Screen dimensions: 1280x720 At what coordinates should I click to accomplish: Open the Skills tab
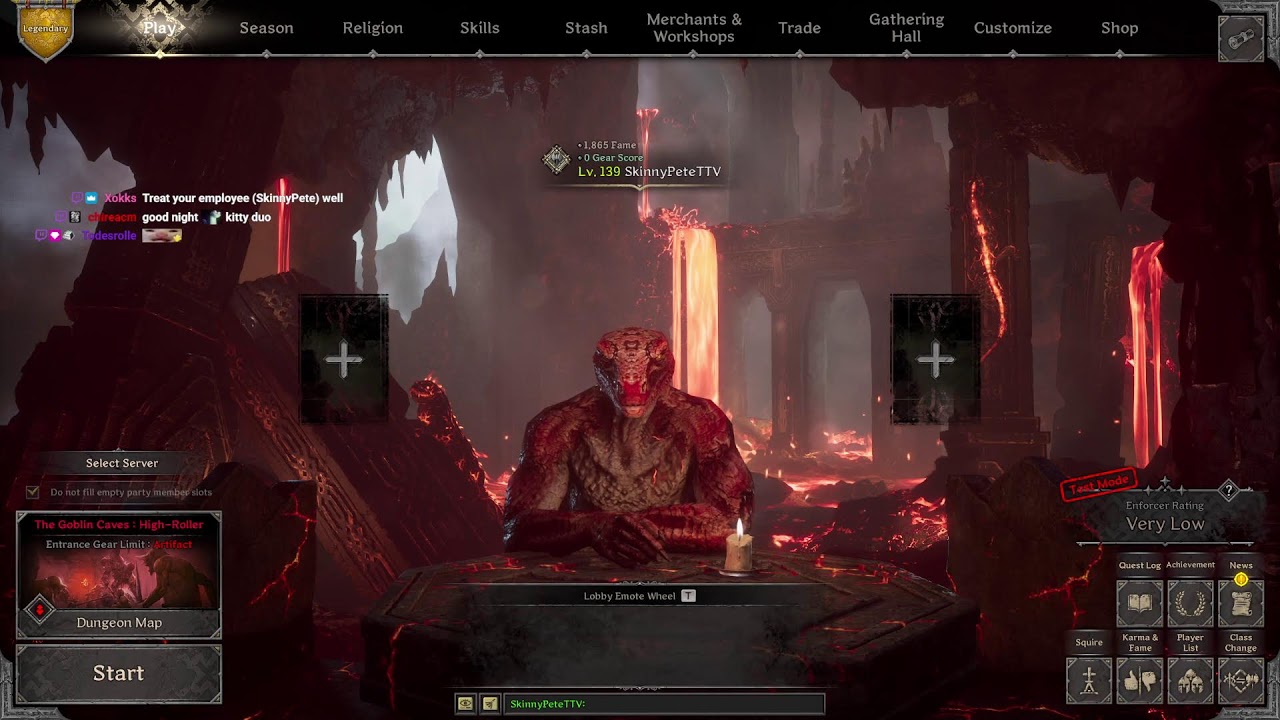coord(479,28)
